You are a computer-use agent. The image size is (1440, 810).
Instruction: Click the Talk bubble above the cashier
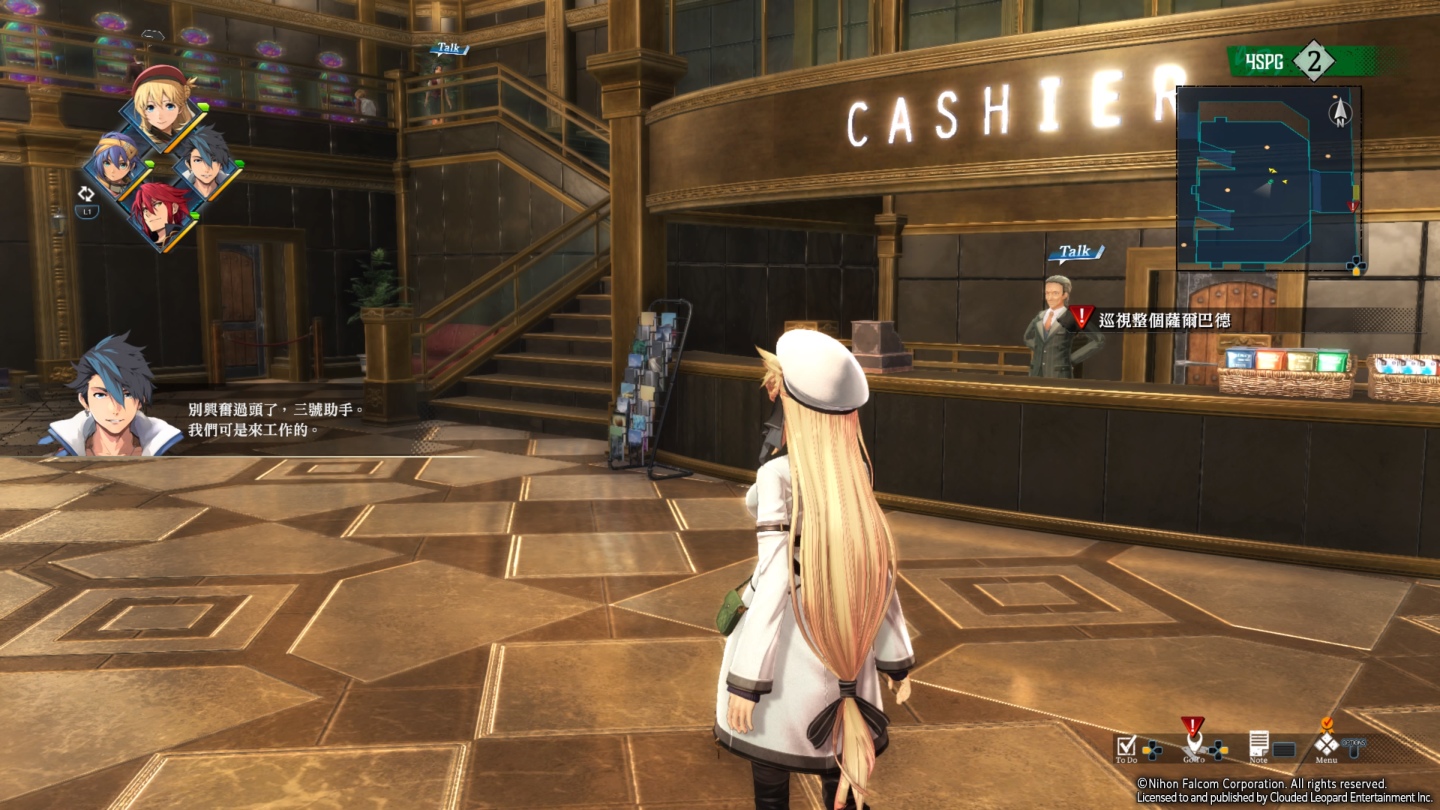(x=1075, y=252)
